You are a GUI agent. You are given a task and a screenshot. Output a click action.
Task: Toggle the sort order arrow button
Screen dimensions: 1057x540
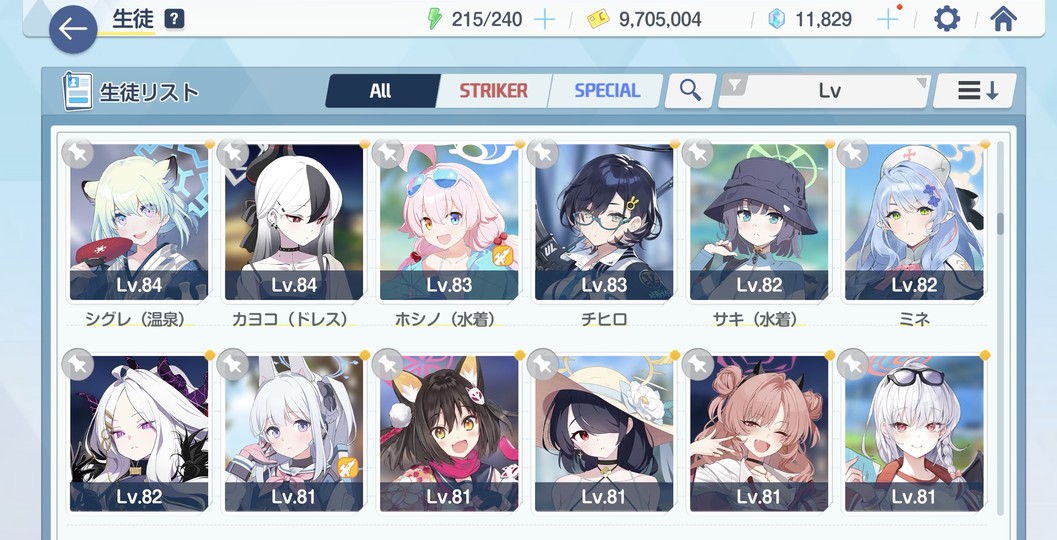point(976,91)
